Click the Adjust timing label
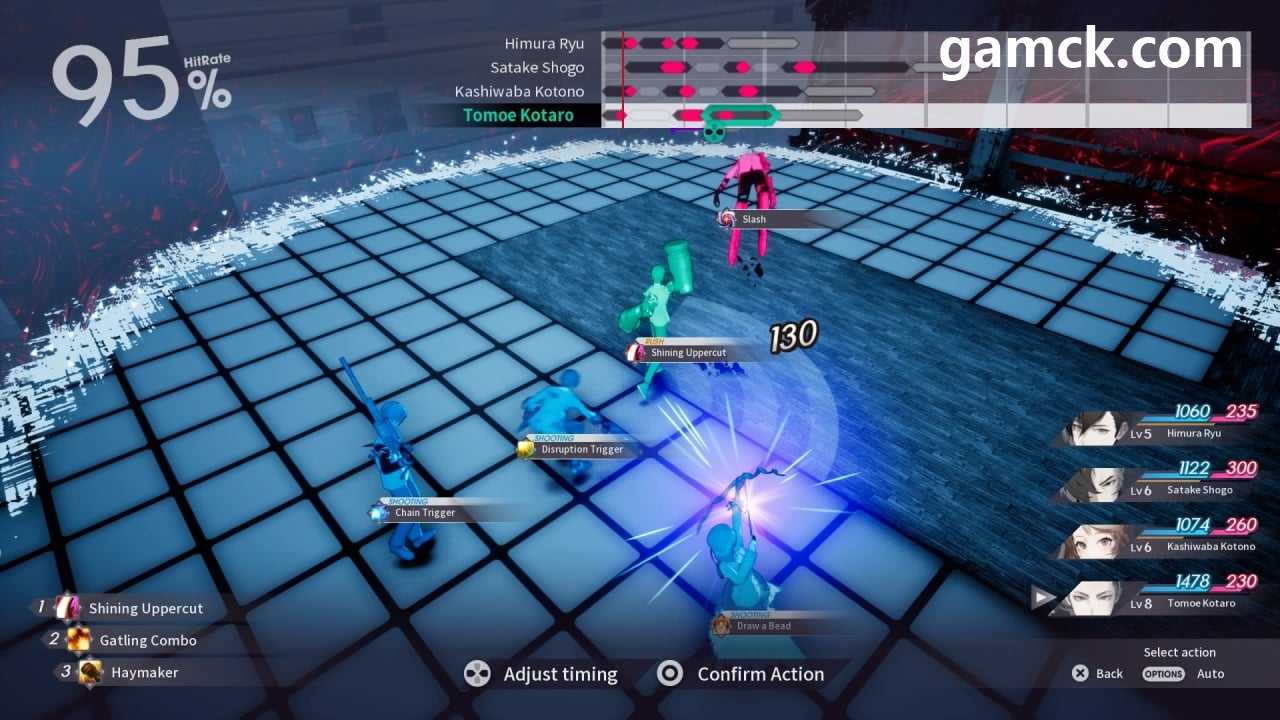 pyautogui.click(x=560, y=674)
